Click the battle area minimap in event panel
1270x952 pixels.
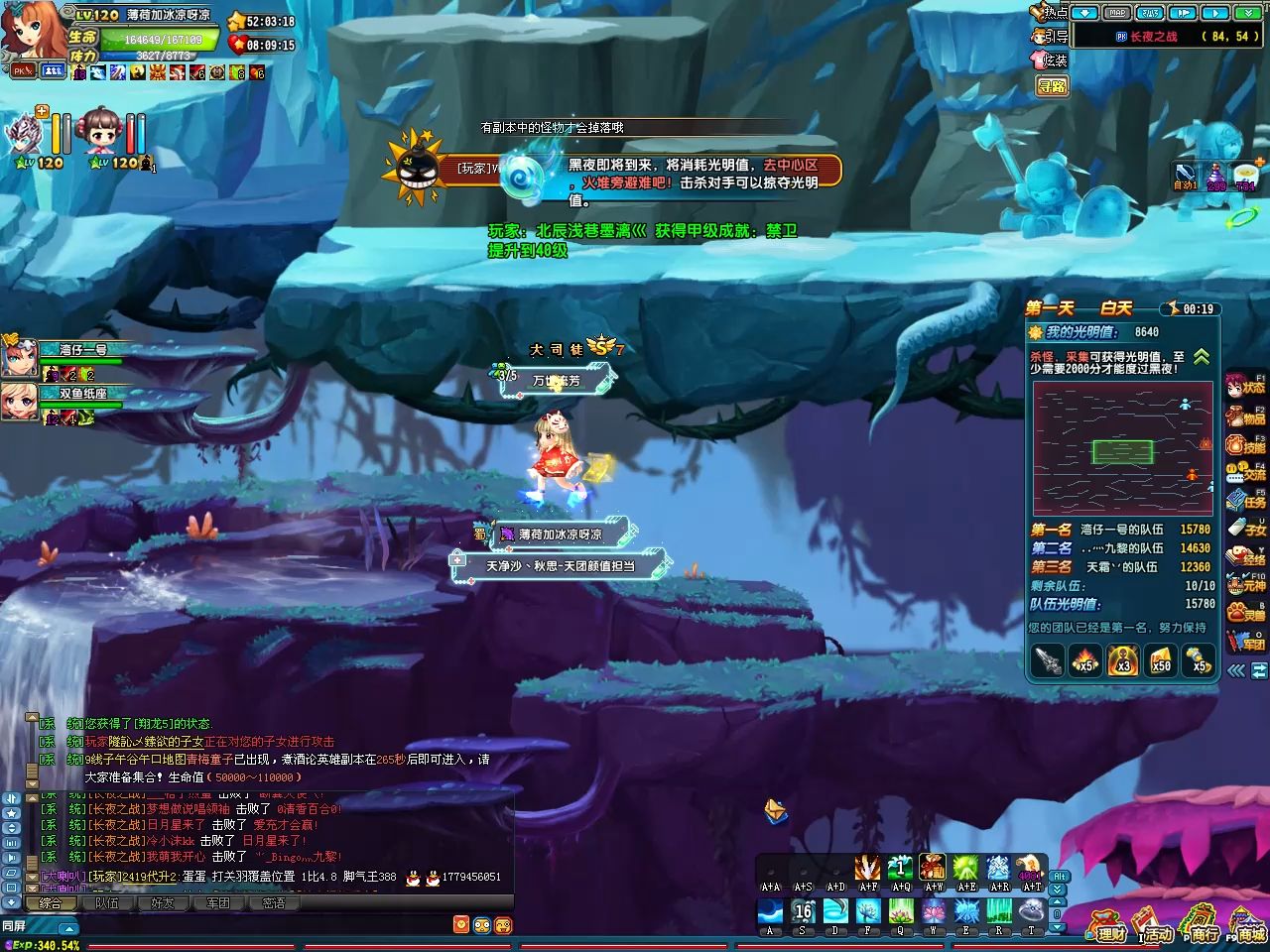click(x=1122, y=449)
